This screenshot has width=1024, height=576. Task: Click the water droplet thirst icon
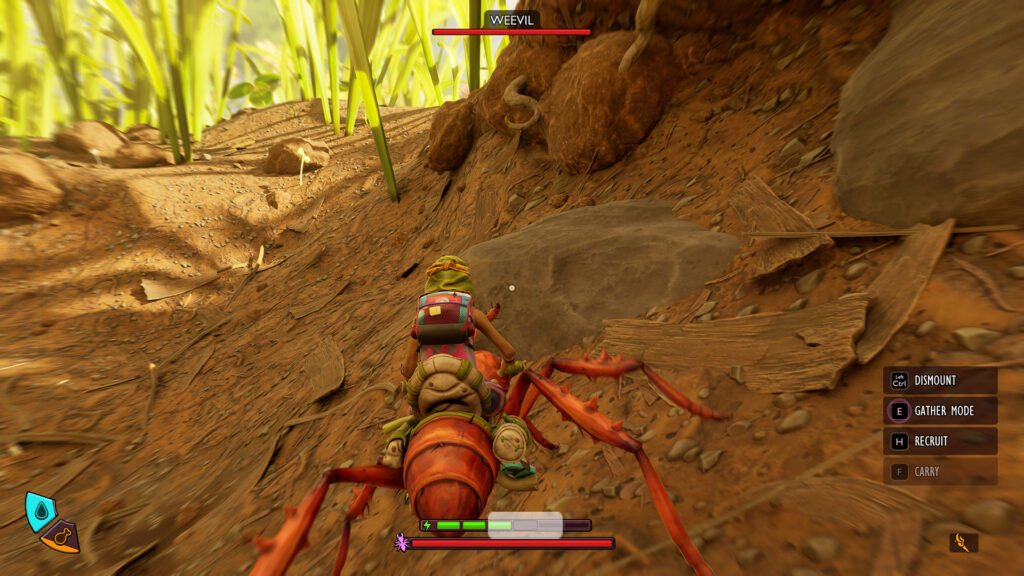coord(39,509)
